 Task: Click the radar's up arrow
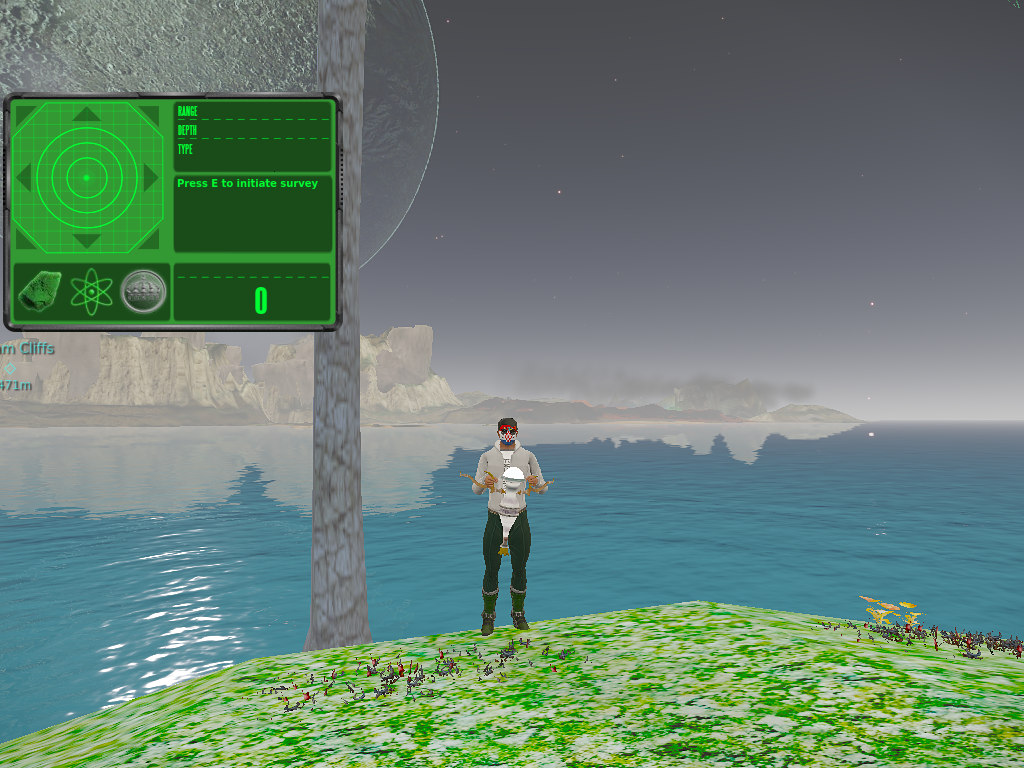pos(87,114)
